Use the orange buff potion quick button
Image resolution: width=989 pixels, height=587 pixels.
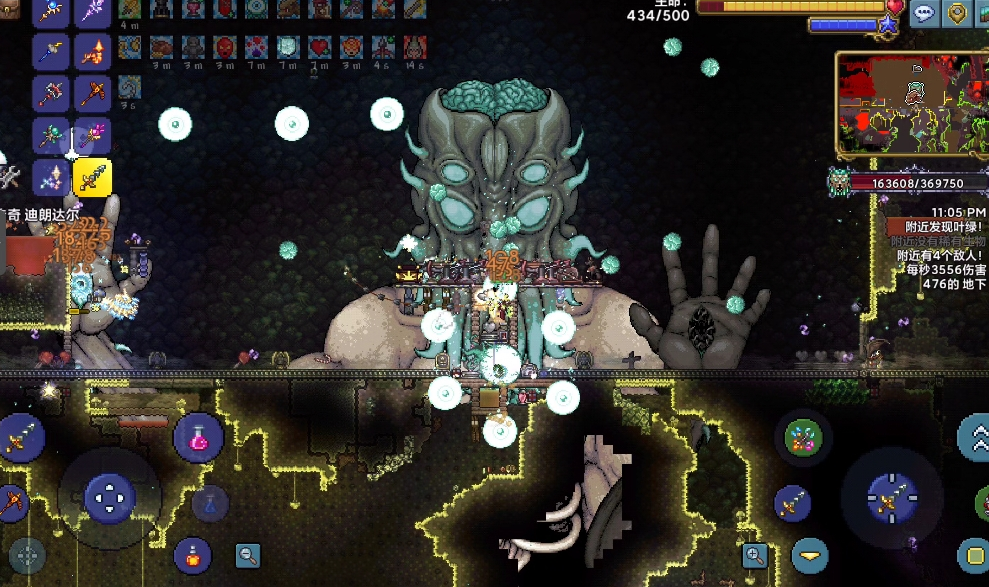click(x=192, y=555)
